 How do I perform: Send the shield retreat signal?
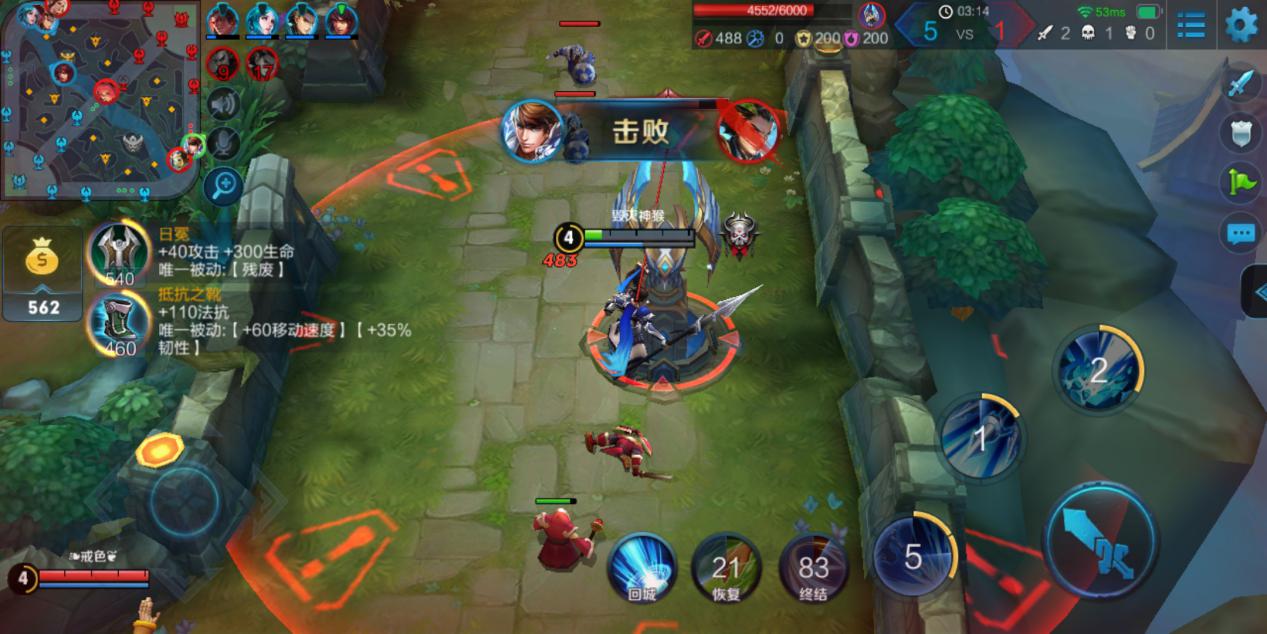(1240, 132)
